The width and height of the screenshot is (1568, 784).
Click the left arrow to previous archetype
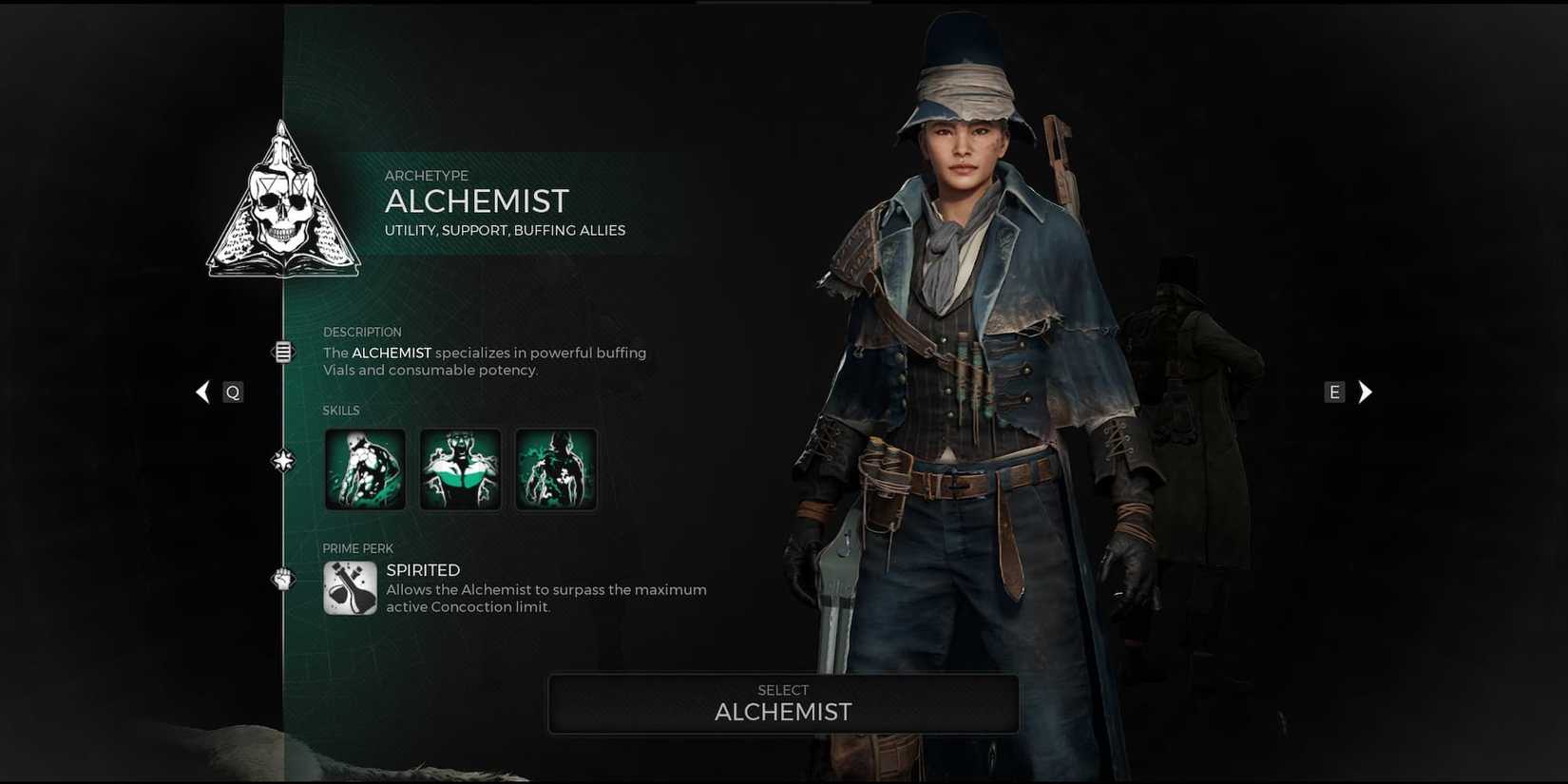[202, 392]
